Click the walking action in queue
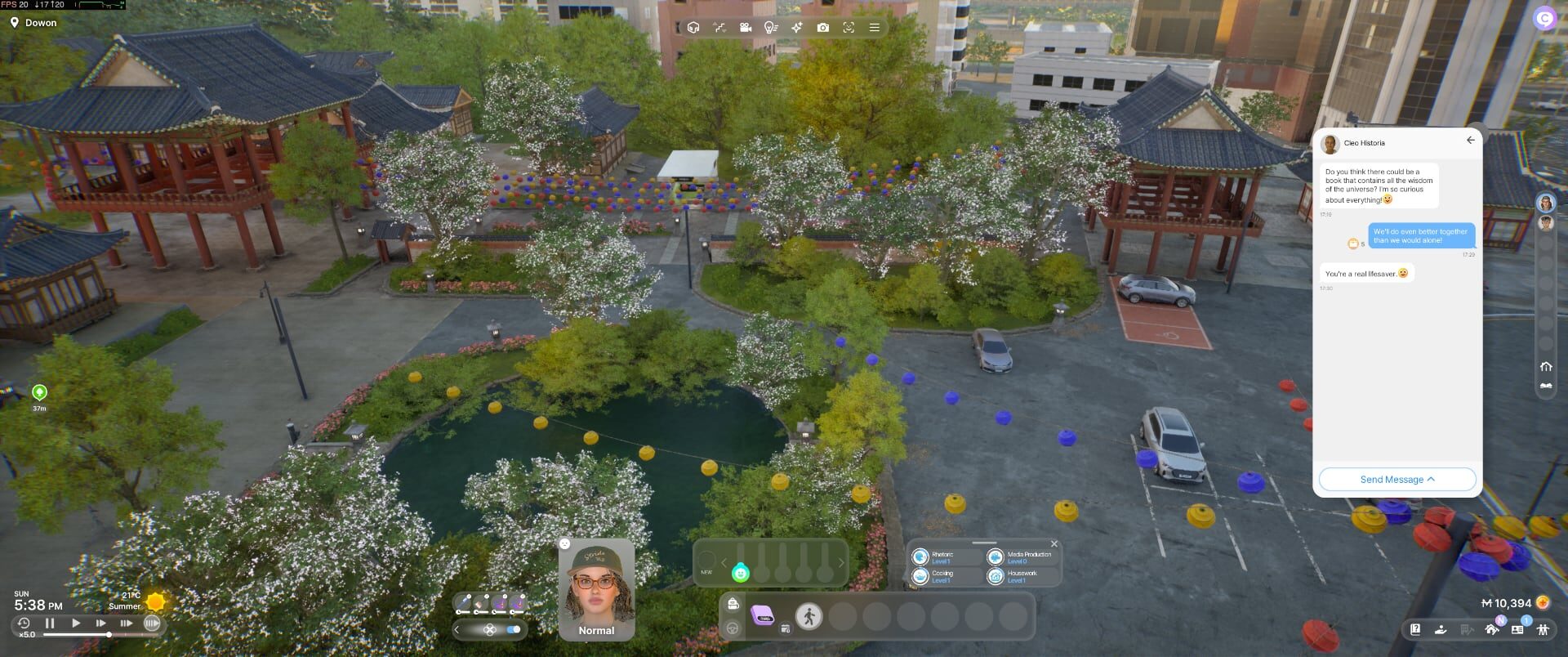The width and height of the screenshot is (1568, 657). coord(808,616)
